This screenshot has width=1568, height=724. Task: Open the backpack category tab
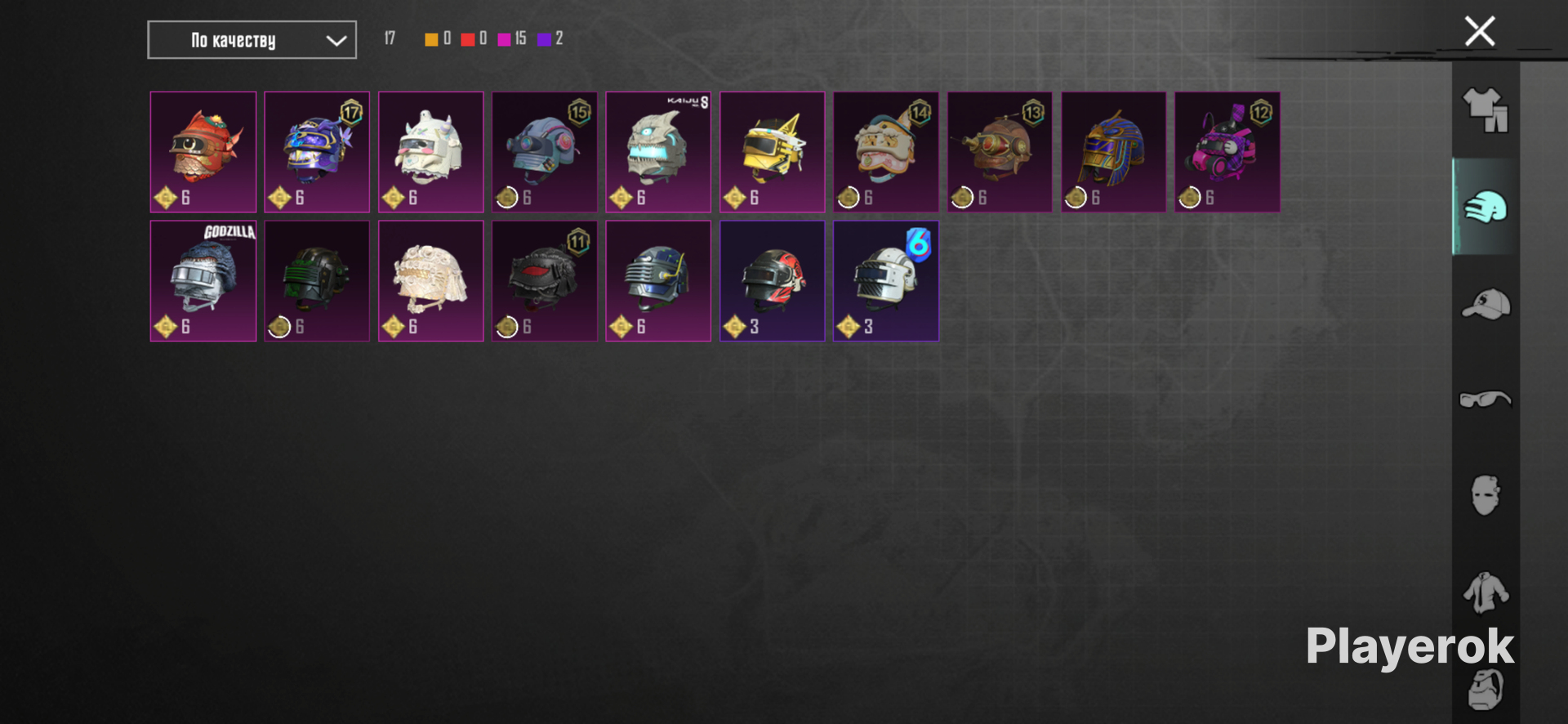click(x=1485, y=689)
